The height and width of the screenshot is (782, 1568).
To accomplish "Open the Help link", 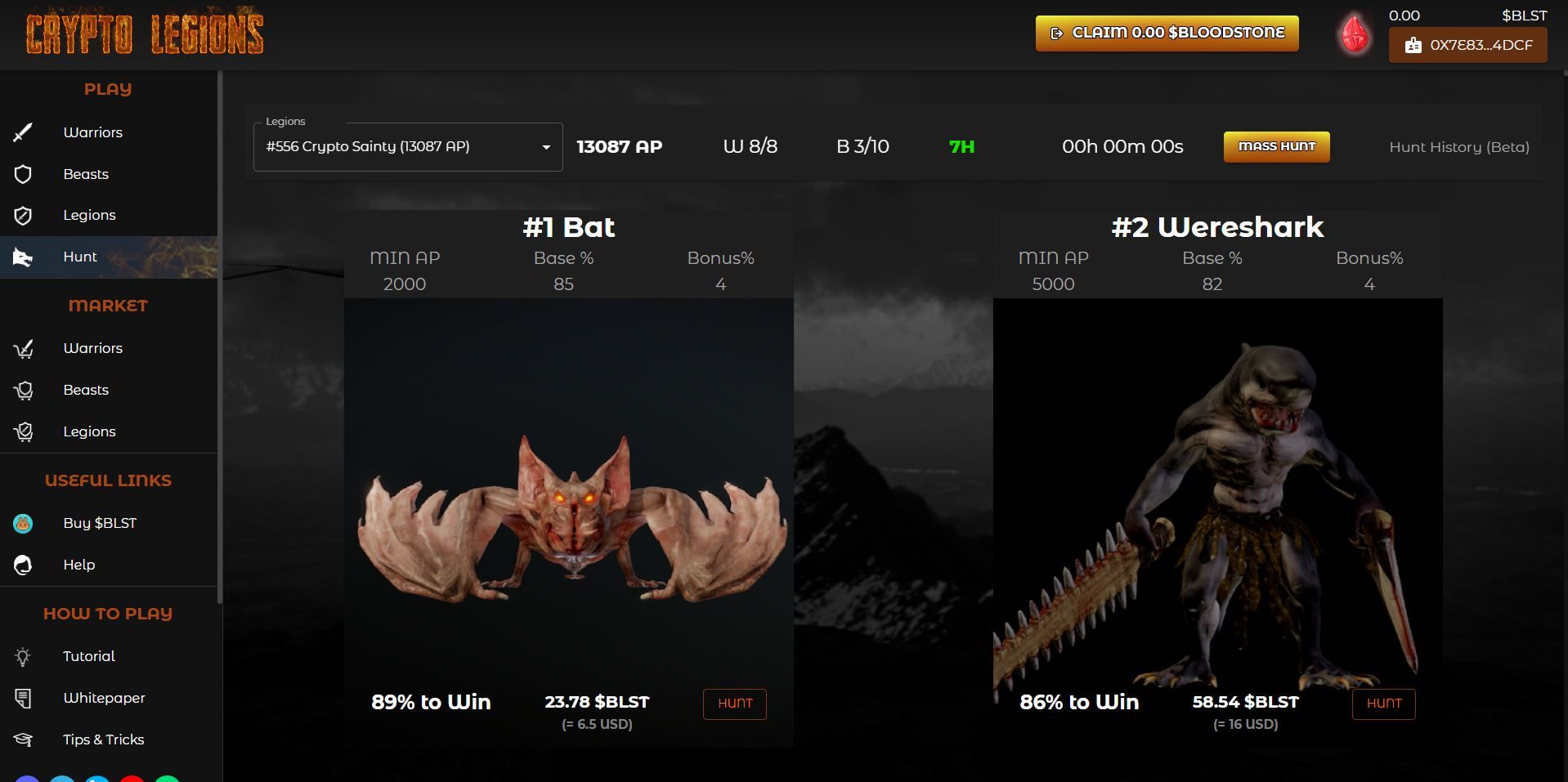I will [79, 565].
